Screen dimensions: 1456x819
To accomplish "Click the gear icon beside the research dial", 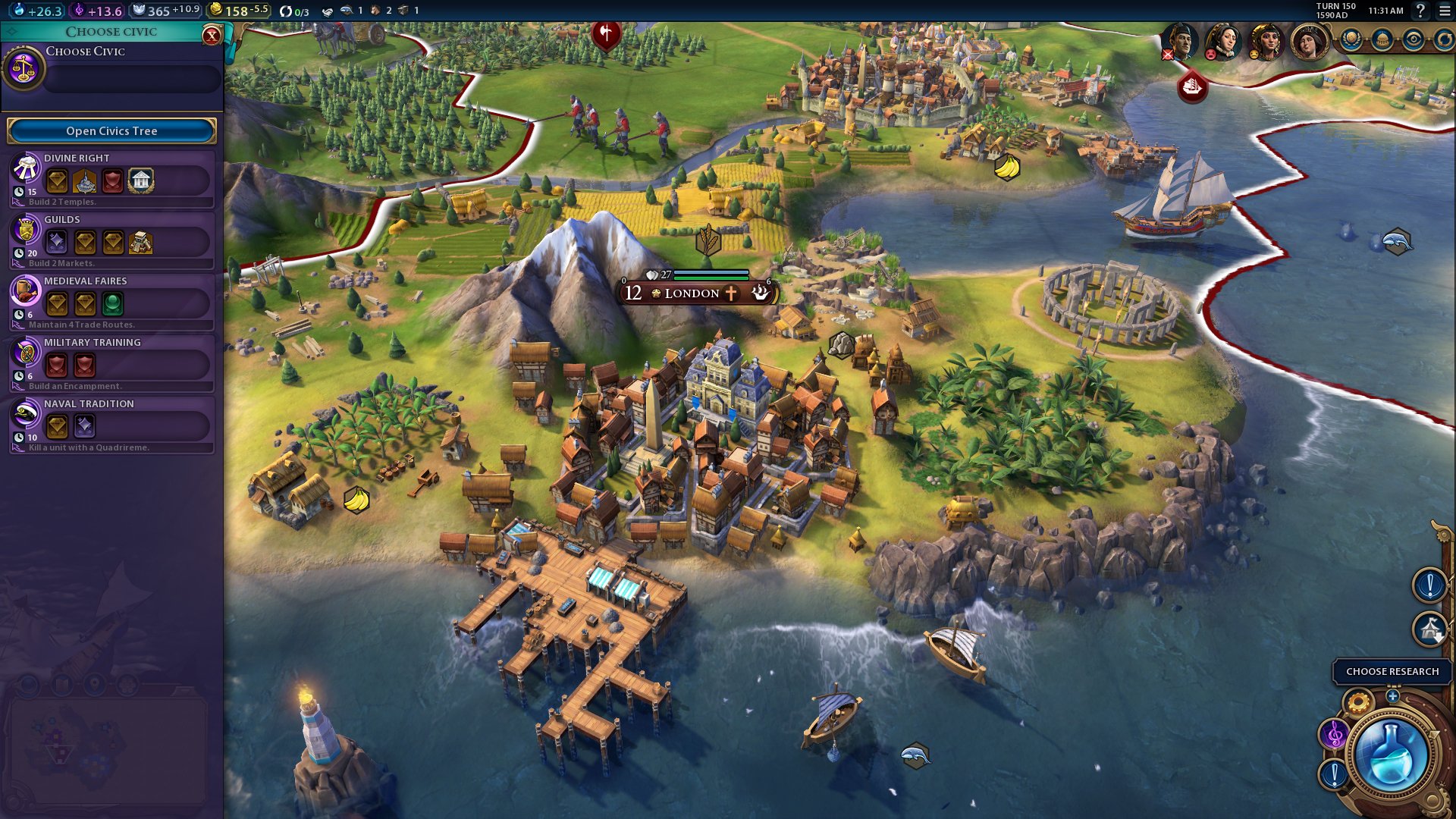I will point(1358,702).
